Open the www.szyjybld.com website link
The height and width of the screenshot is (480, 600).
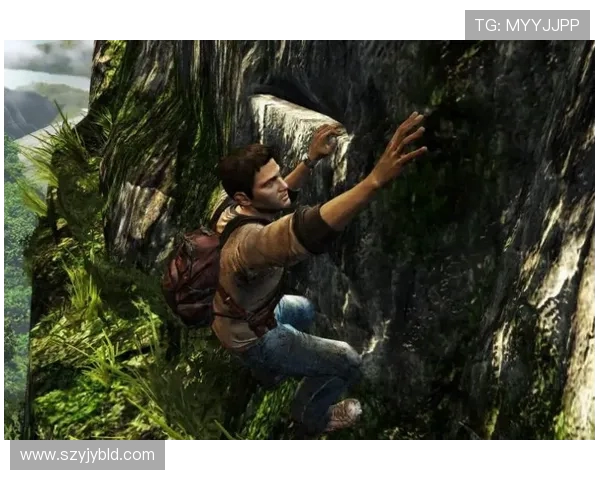87,455
